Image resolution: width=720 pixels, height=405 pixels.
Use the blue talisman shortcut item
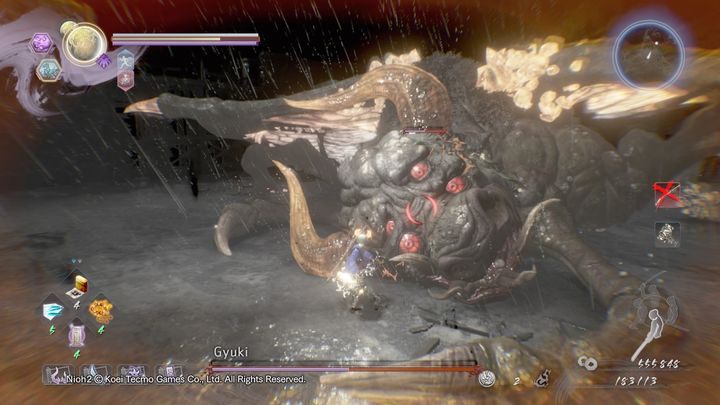click(x=53, y=311)
